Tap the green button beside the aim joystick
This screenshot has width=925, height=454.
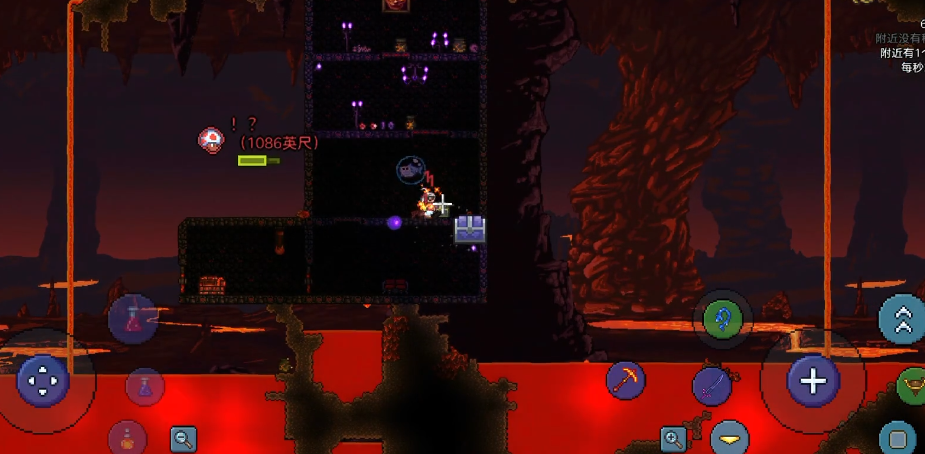point(912,385)
